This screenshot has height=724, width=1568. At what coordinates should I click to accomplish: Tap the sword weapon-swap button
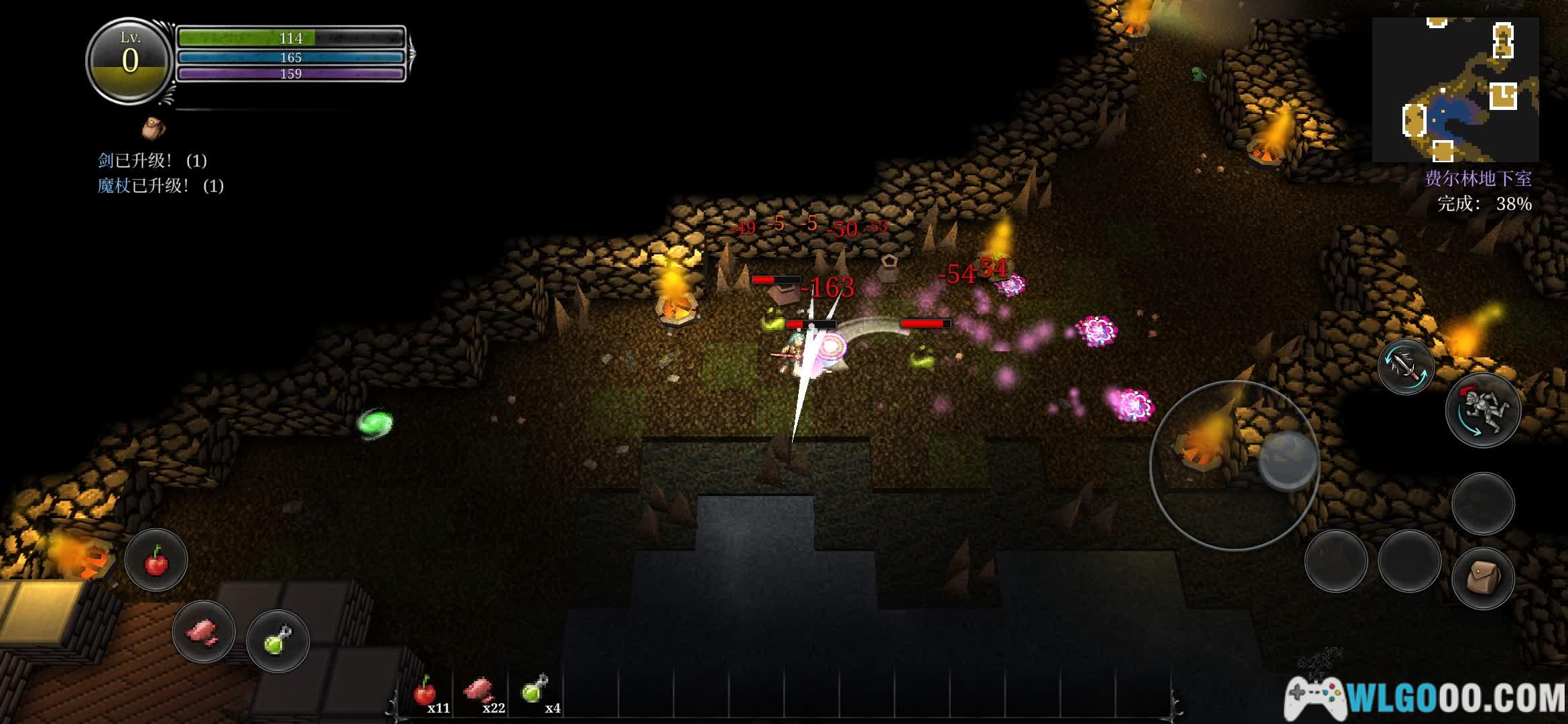(x=1406, y=367)
